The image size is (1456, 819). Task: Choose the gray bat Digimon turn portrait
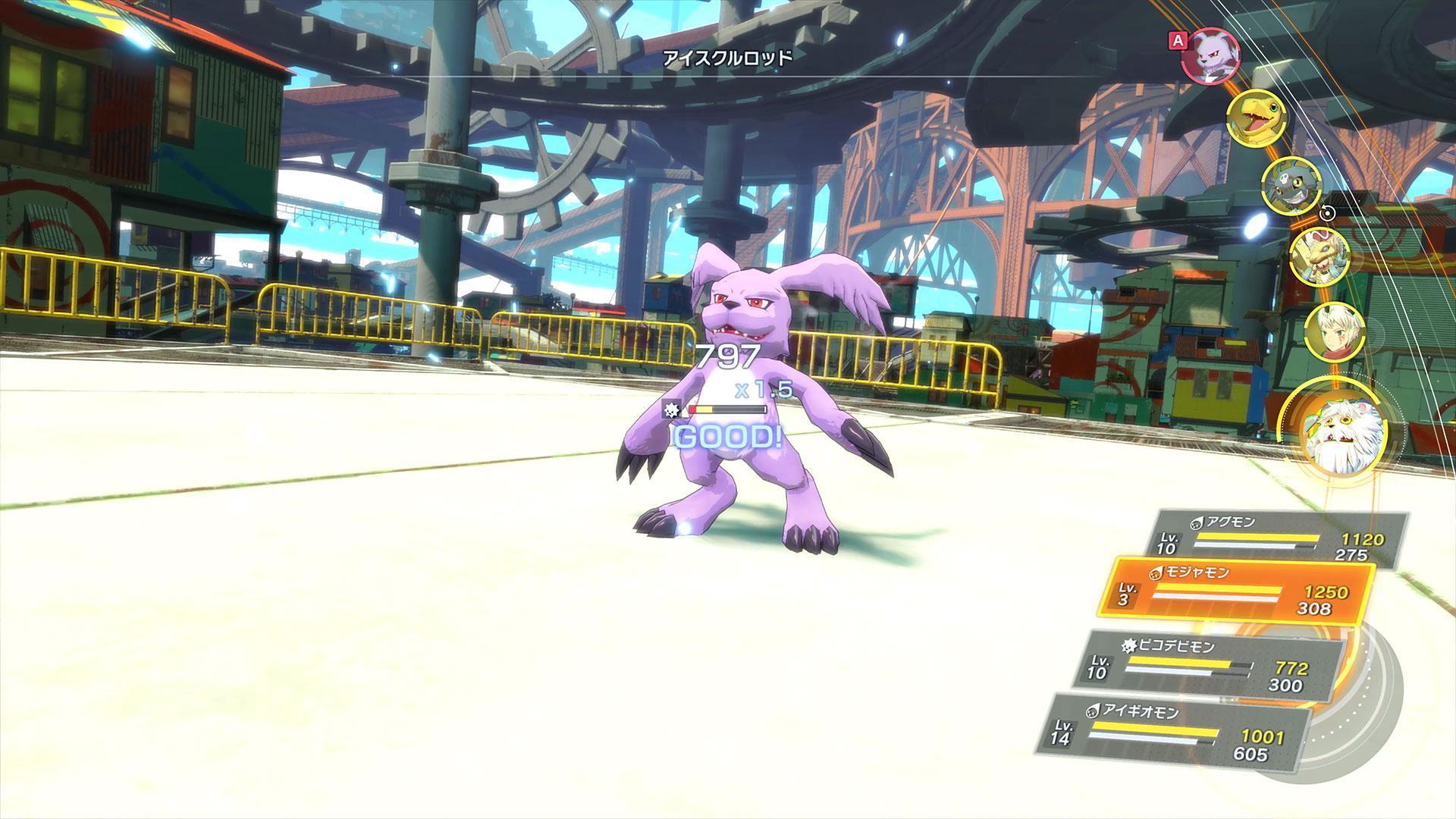[1291, 184]
